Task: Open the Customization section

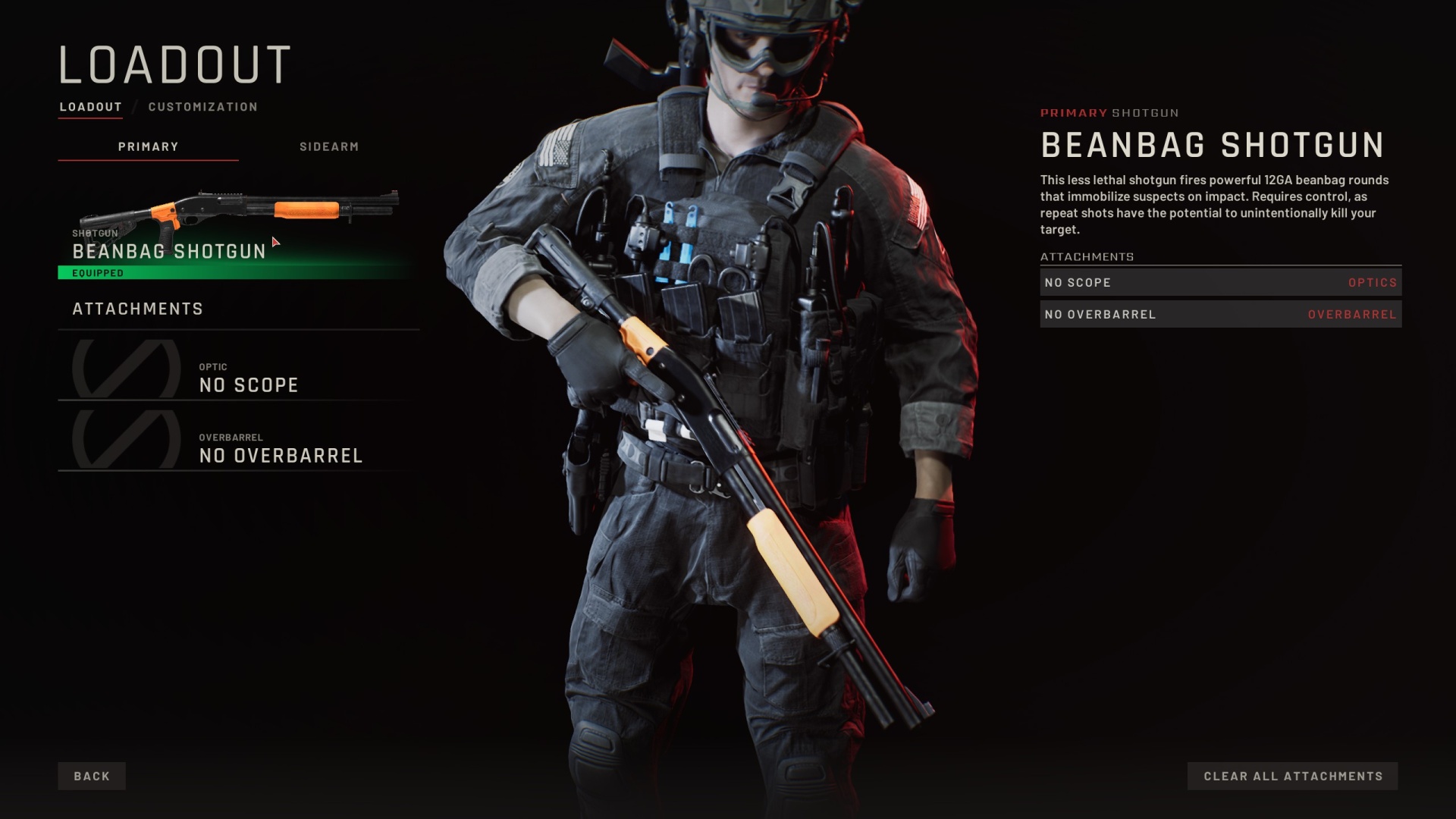Action: click(x=202, y=107)
